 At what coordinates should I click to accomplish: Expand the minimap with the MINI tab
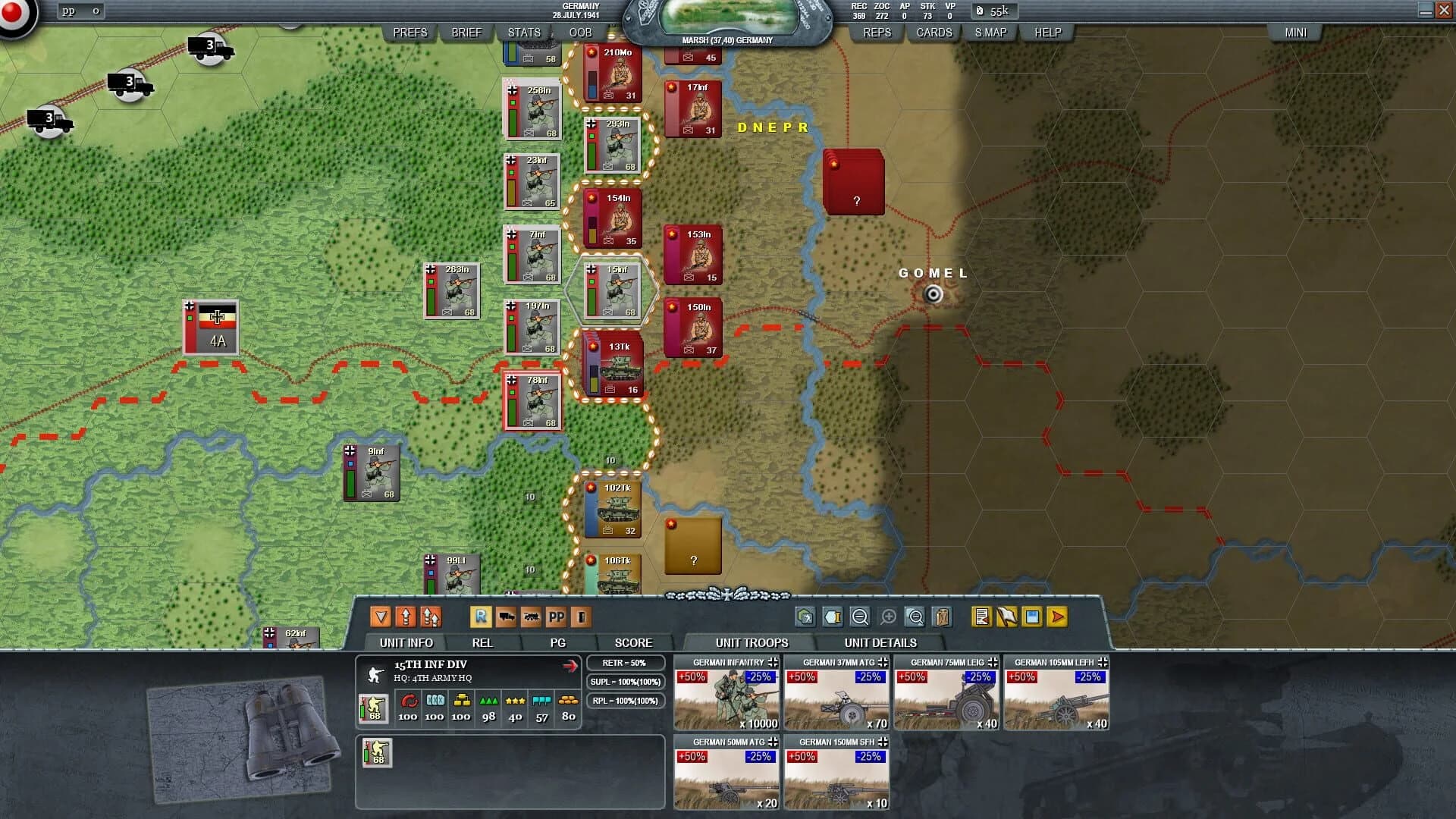(1295, 32)
